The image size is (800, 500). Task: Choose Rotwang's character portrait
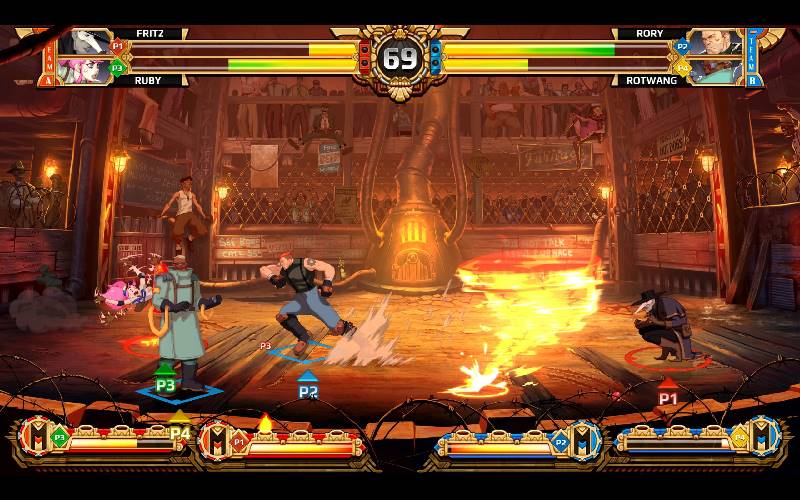point(718,70)
